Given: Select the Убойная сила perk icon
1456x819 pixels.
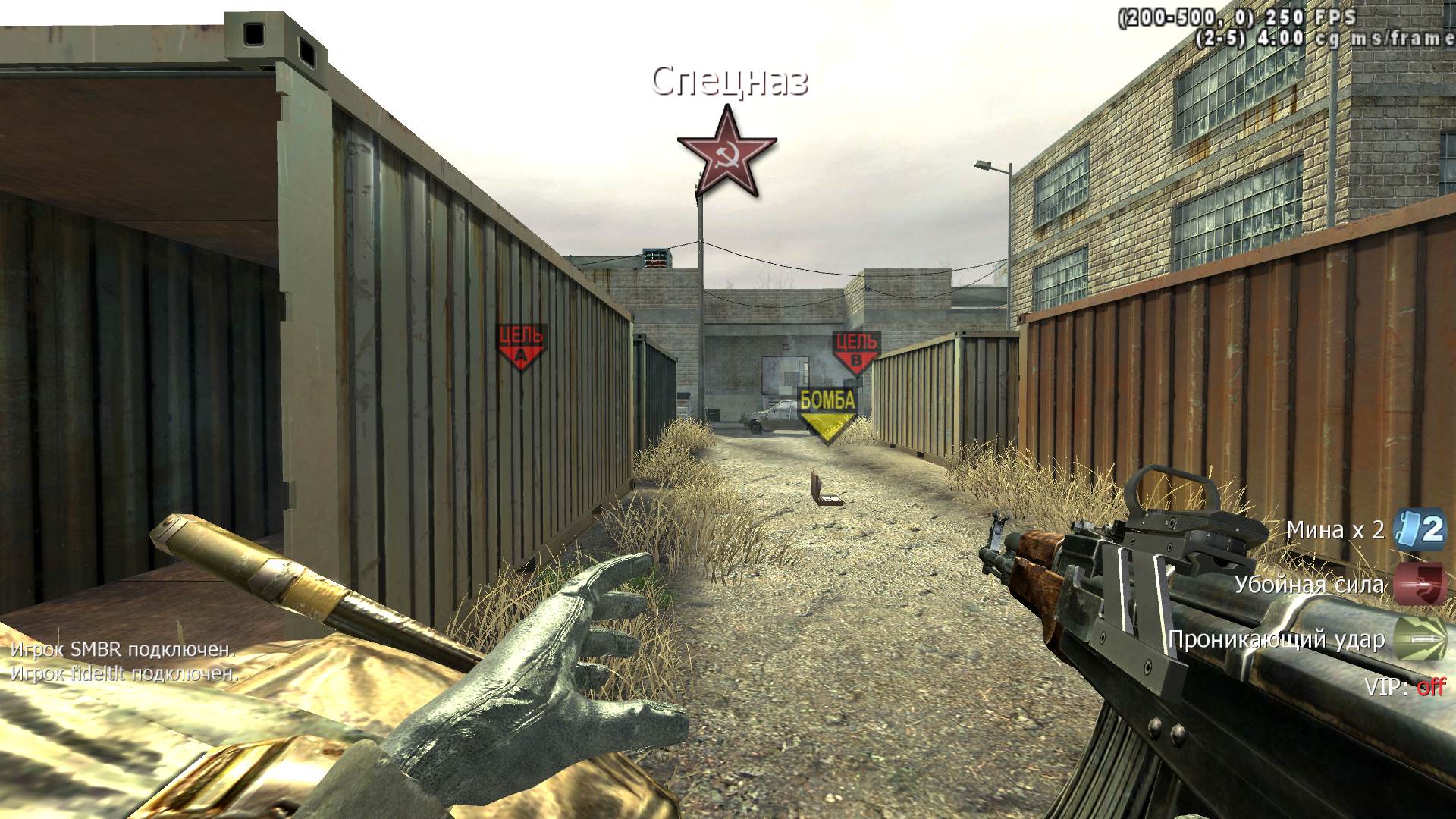Looking at the screenshot, I should tap(1420, 584).
